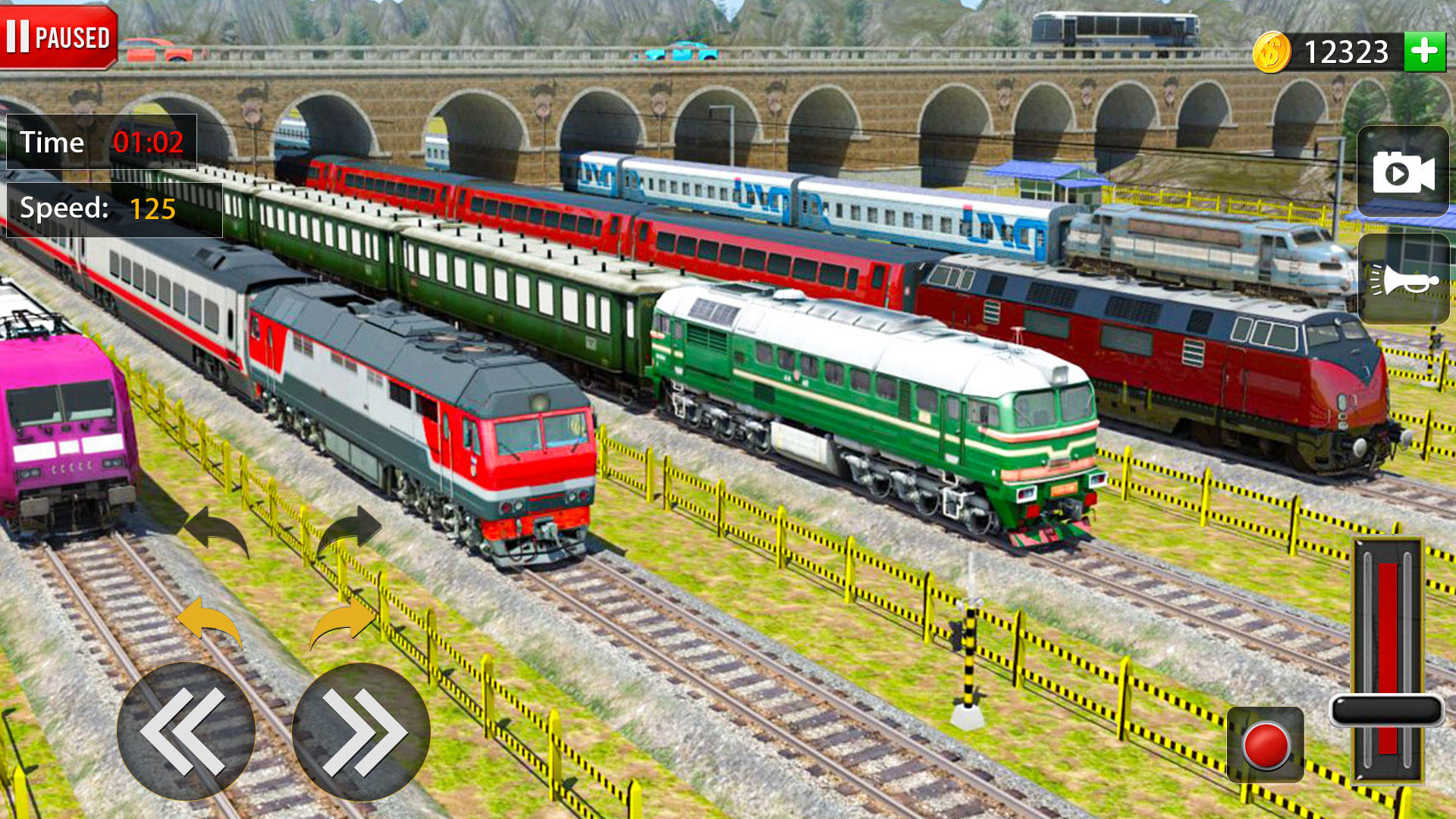The image size is (1456, 819).
Task: Tap the coin balance showing 12323
Action: 1347,51
